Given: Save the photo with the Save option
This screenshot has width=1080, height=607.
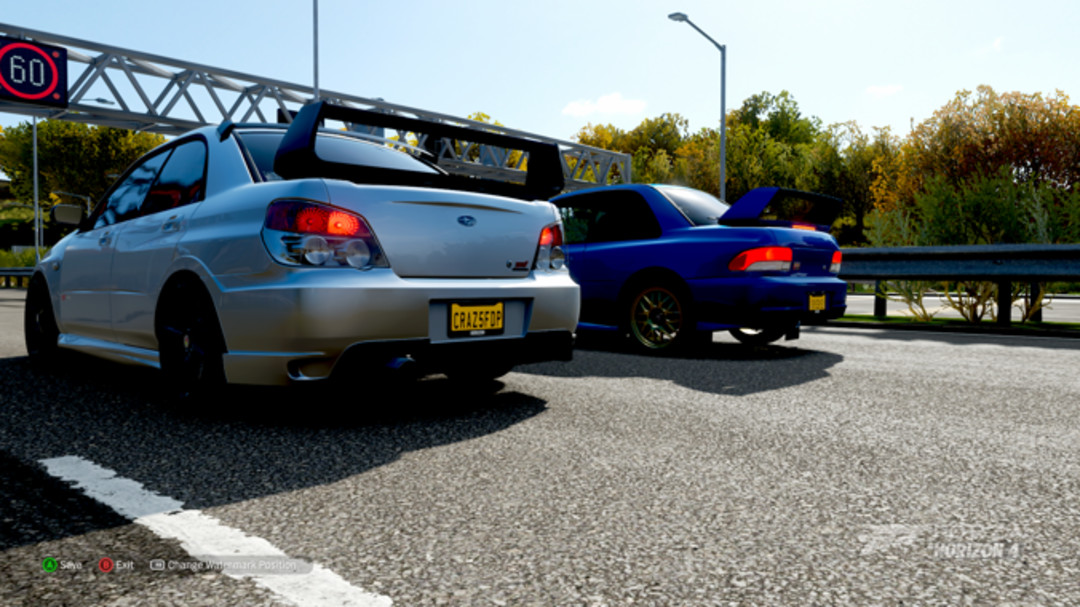Looking at the screenshot, I should pyautogui.click(x=62, y=565).
